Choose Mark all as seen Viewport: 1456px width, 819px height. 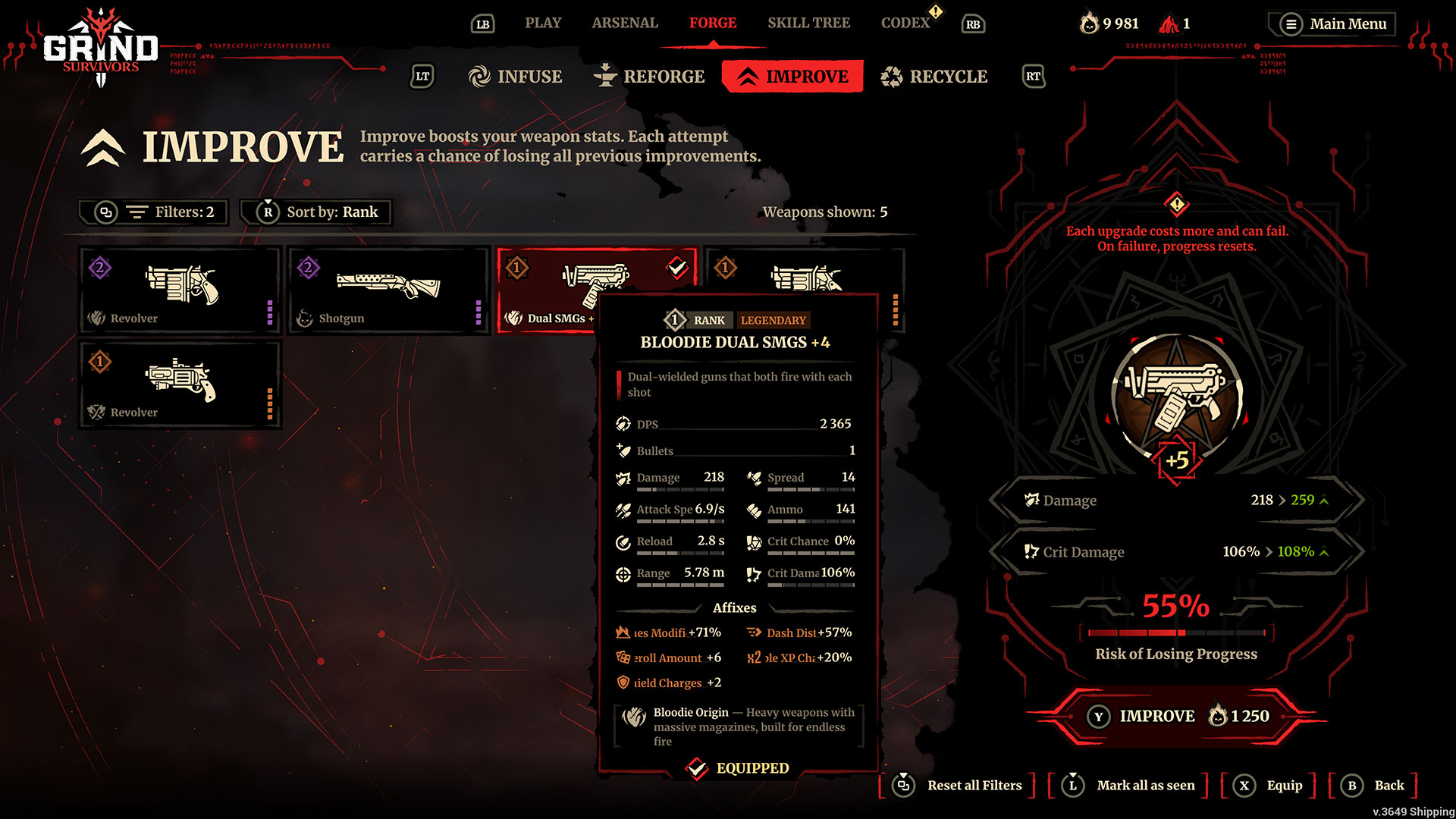click(x=1131, y=786)
